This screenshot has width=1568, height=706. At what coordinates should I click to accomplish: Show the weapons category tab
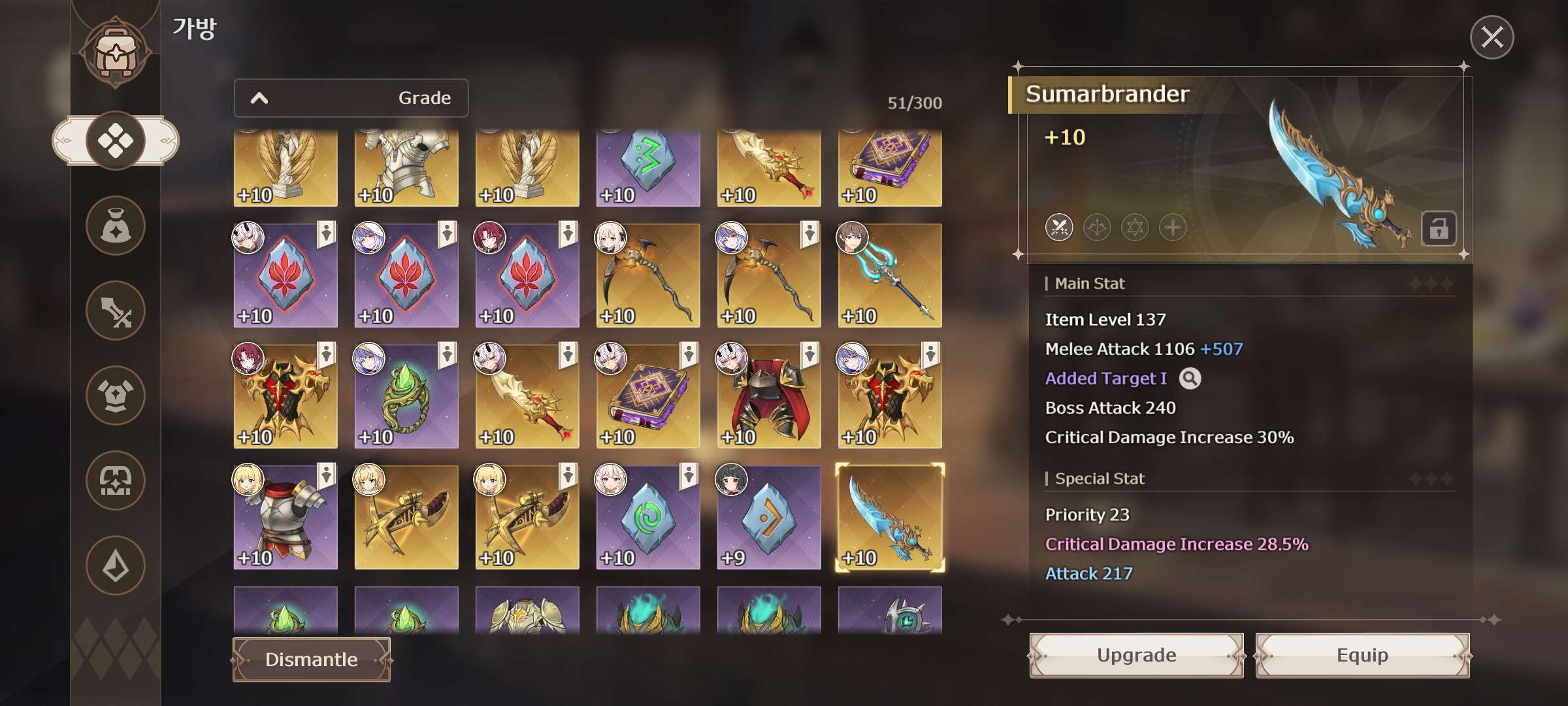click(116, 311)
